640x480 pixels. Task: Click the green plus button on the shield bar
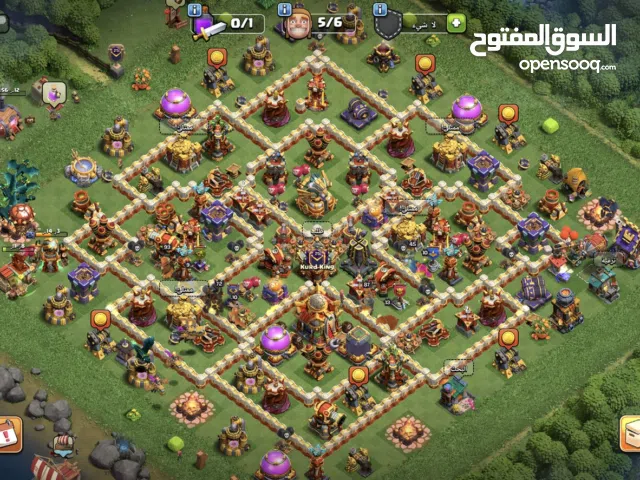coord(456,23)
